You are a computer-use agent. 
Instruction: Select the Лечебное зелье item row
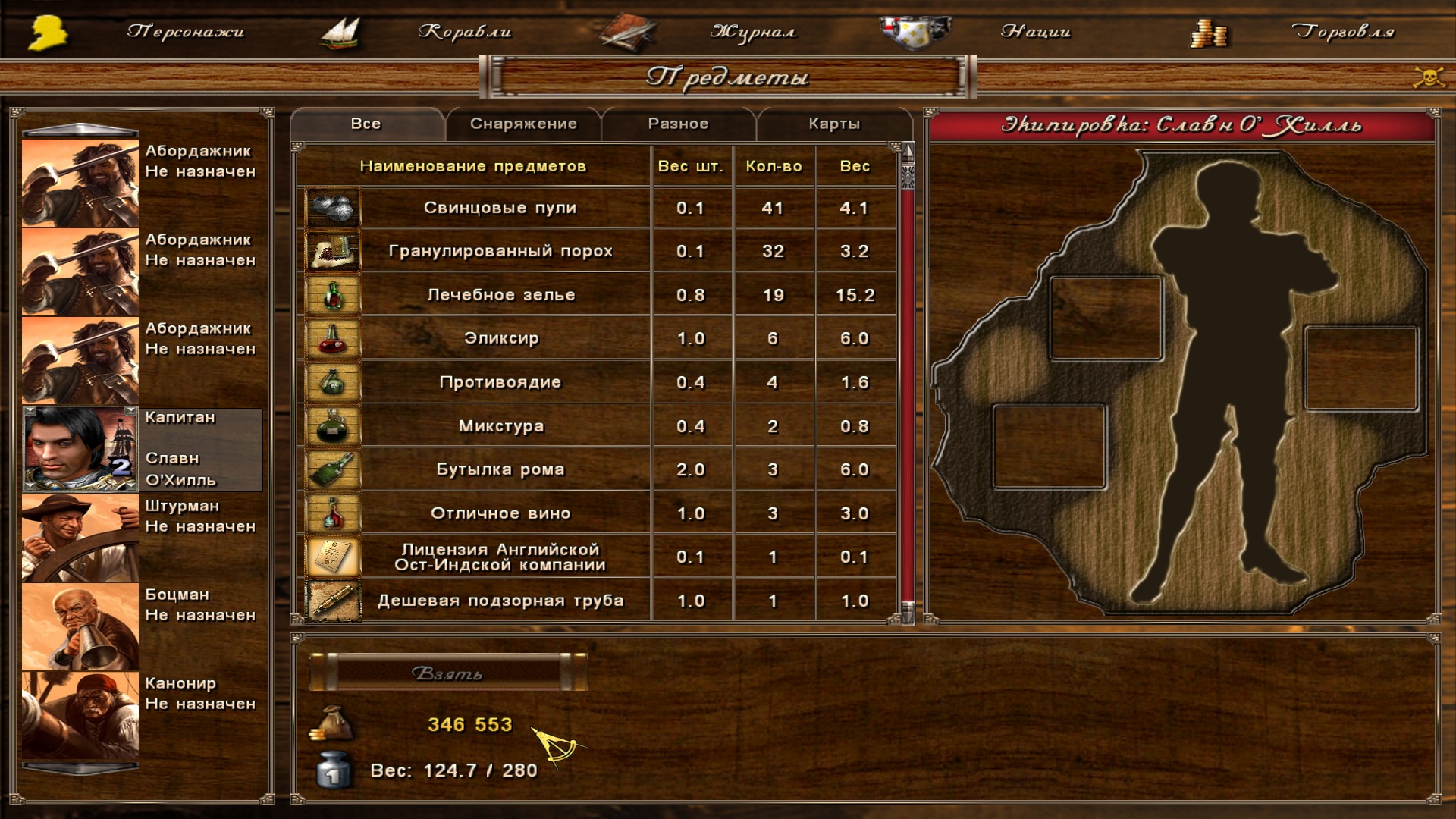(x=500, y=295)
